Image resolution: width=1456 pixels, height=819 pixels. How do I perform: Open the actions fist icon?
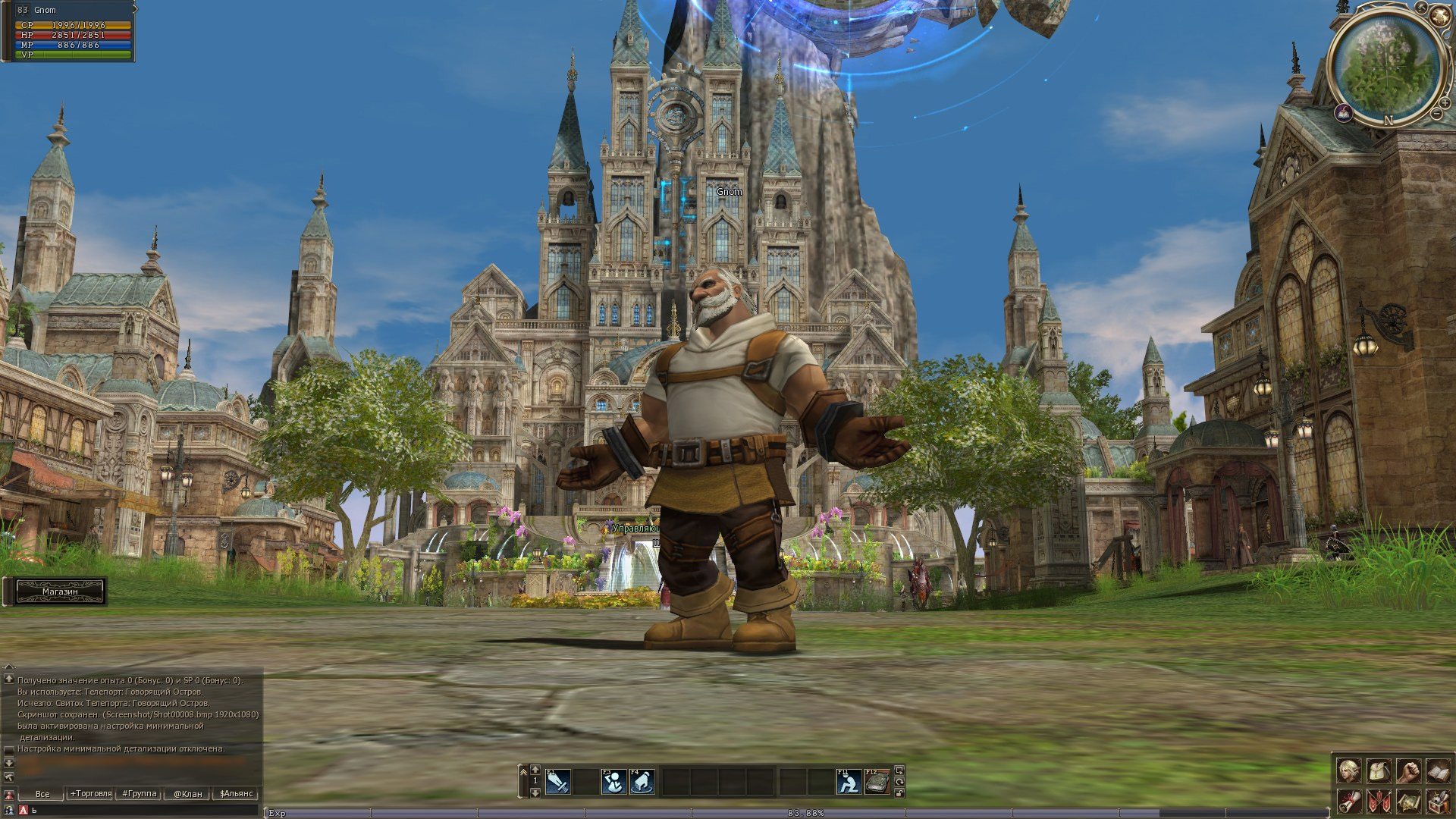(x=1408, y=771)
